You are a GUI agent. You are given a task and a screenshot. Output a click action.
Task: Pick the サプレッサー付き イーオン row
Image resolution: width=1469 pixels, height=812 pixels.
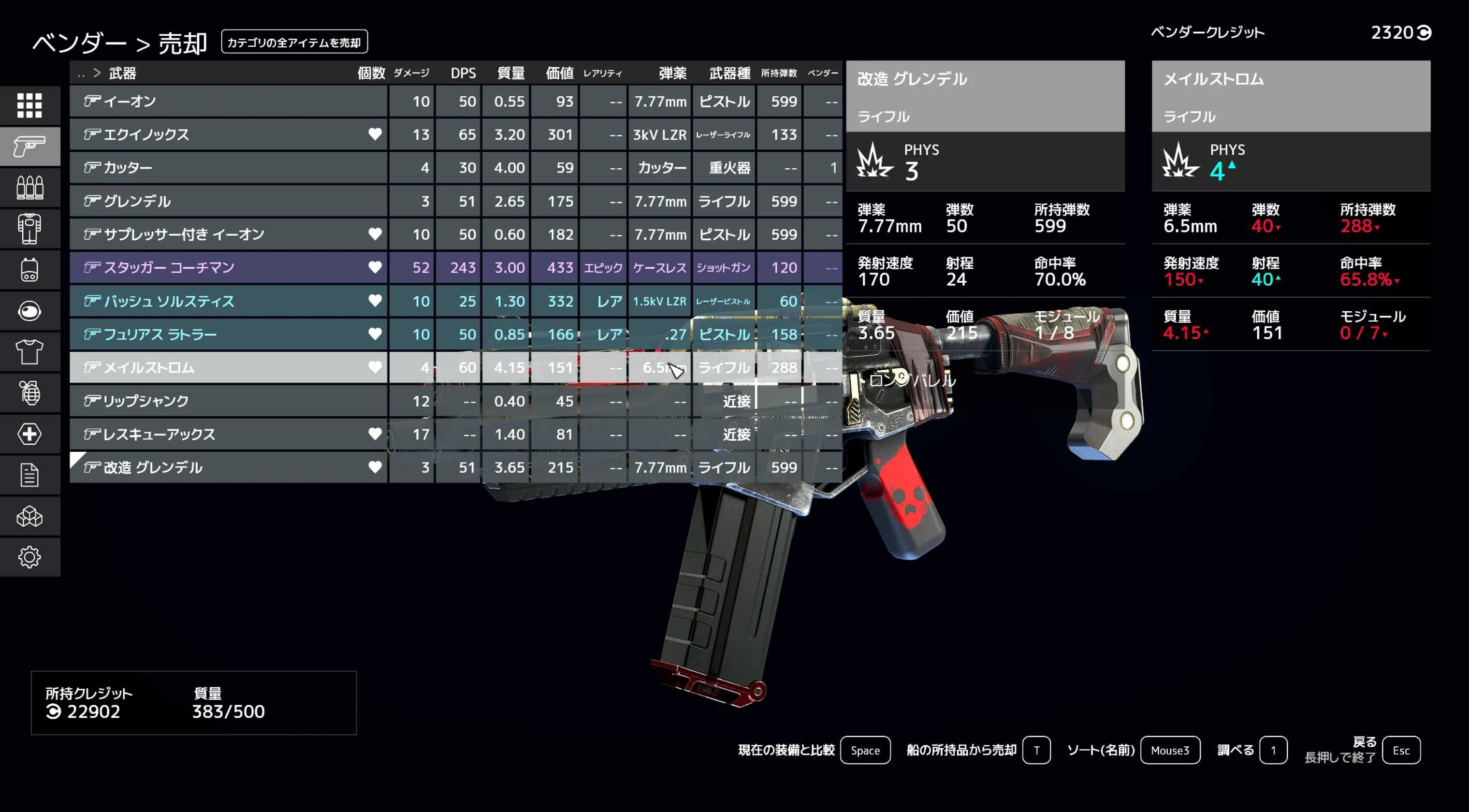point(228,234)
